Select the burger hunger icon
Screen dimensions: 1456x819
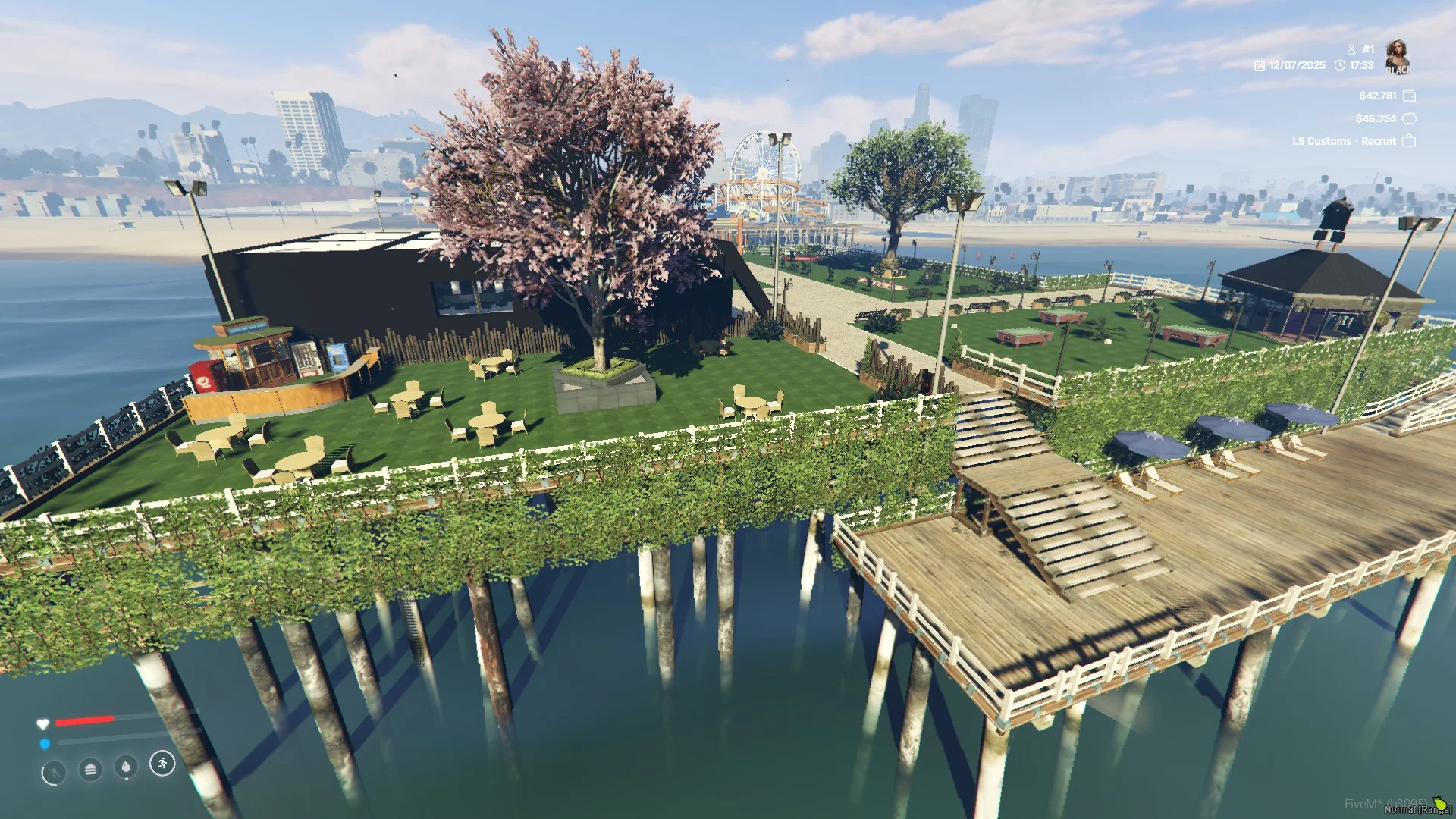[x=90, y=770]
